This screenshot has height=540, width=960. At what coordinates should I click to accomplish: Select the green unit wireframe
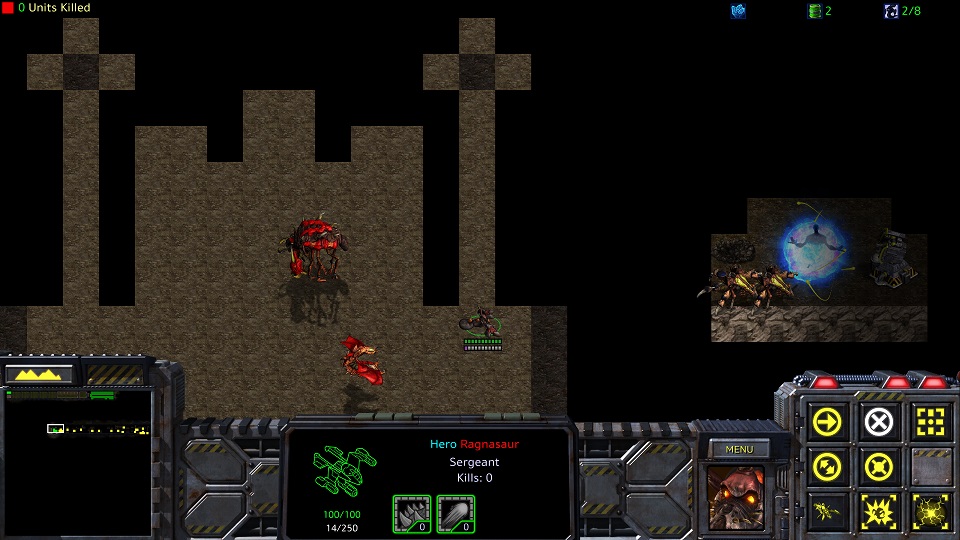(346, 476)
